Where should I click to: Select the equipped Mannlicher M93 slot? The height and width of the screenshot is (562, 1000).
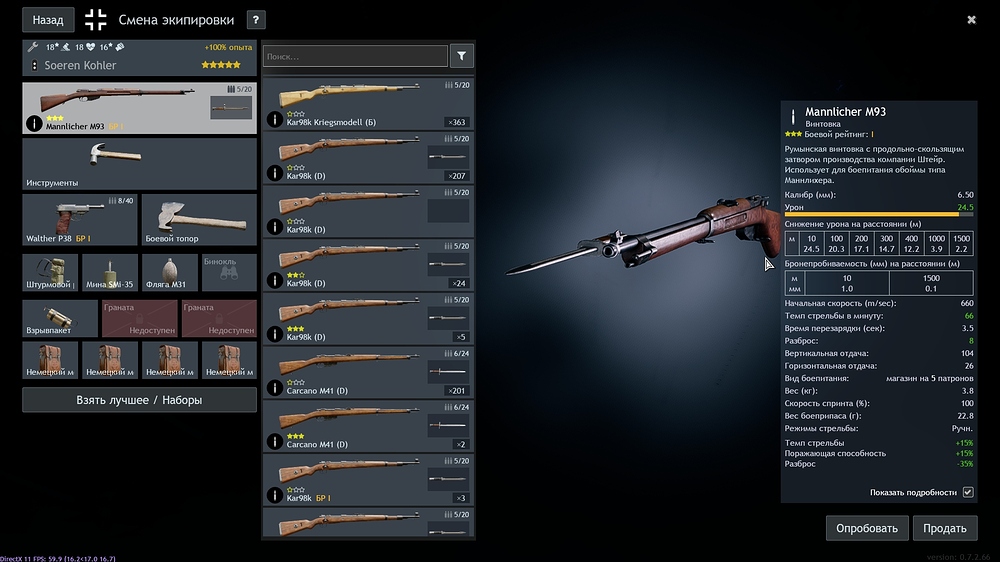[139, 108]
